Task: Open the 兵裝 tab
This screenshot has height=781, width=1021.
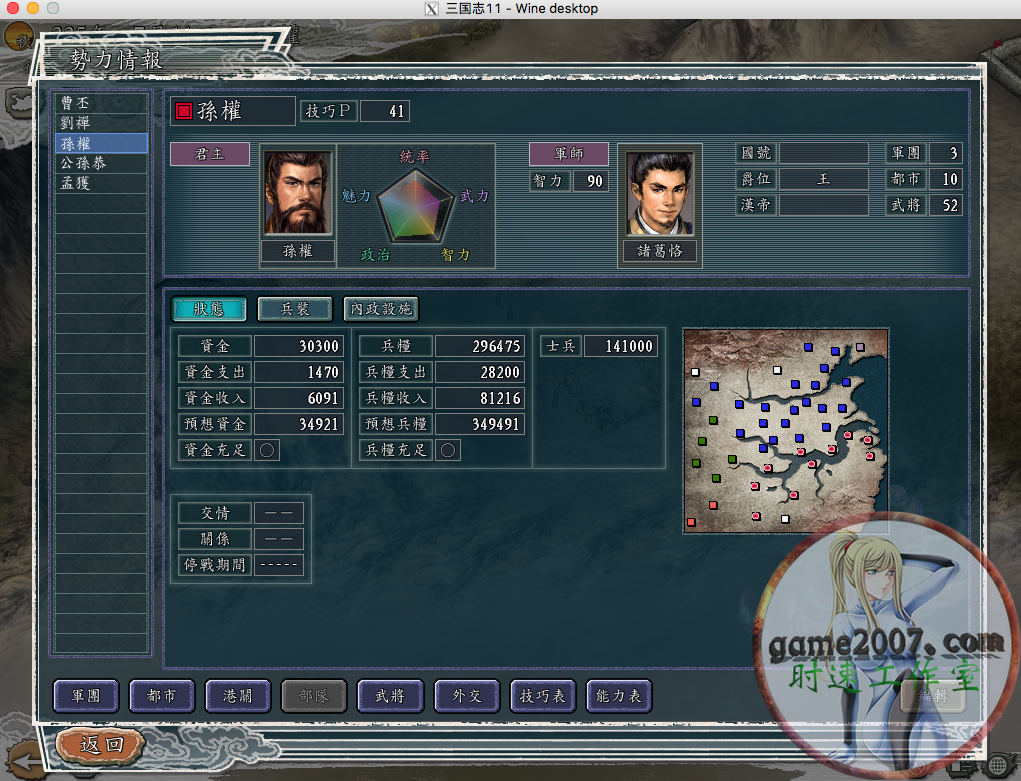Action: pyautogui.click(x=295, y=309)
